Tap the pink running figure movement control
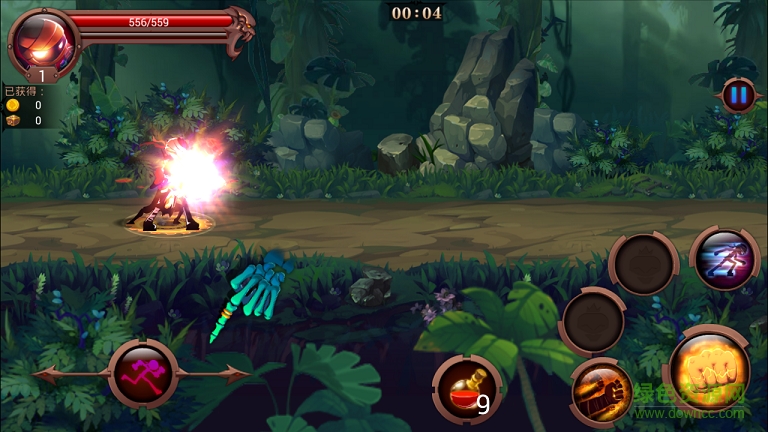 tap(142, 373)
